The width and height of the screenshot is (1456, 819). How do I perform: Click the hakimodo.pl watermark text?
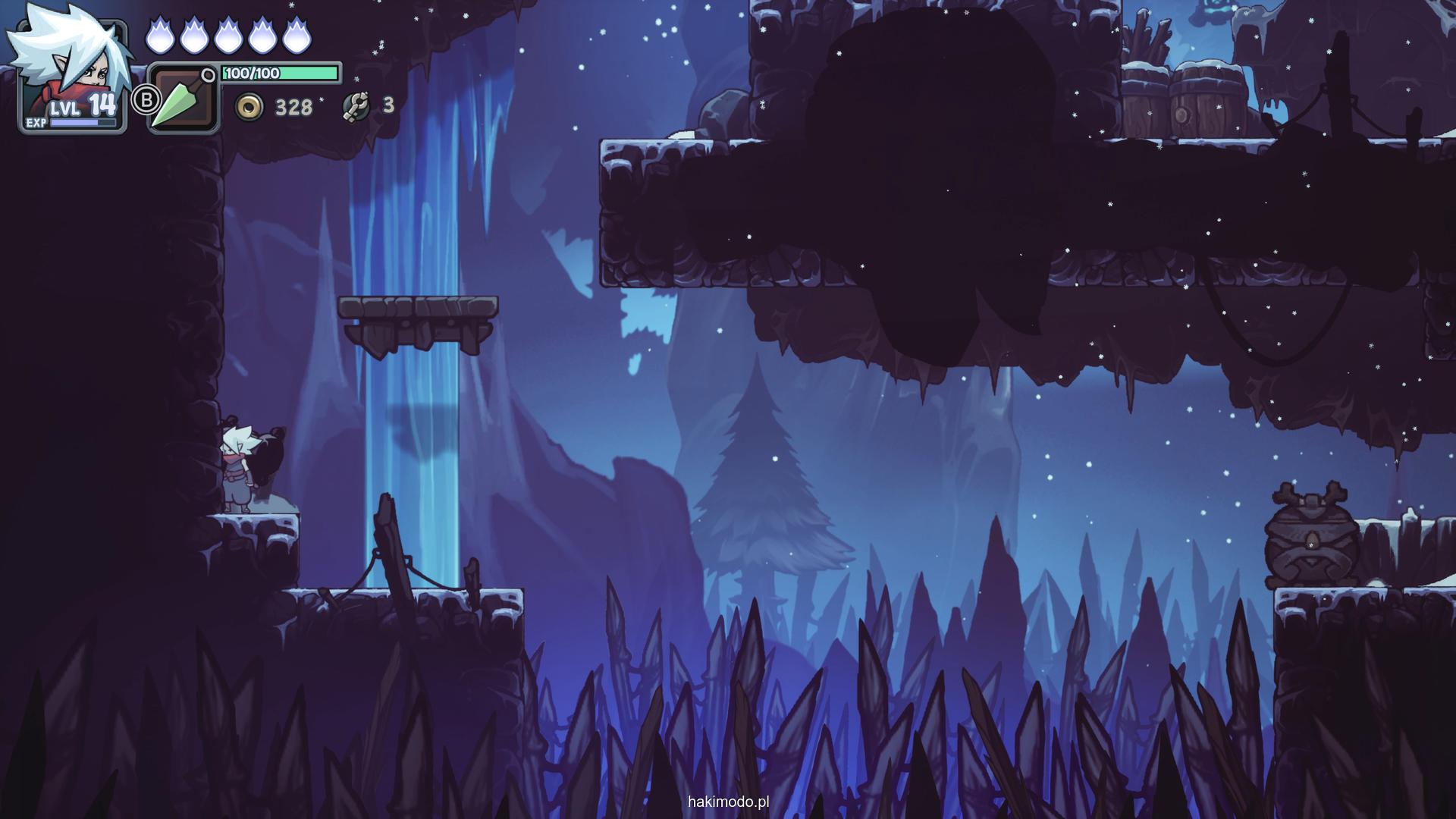tap(728, 802)
